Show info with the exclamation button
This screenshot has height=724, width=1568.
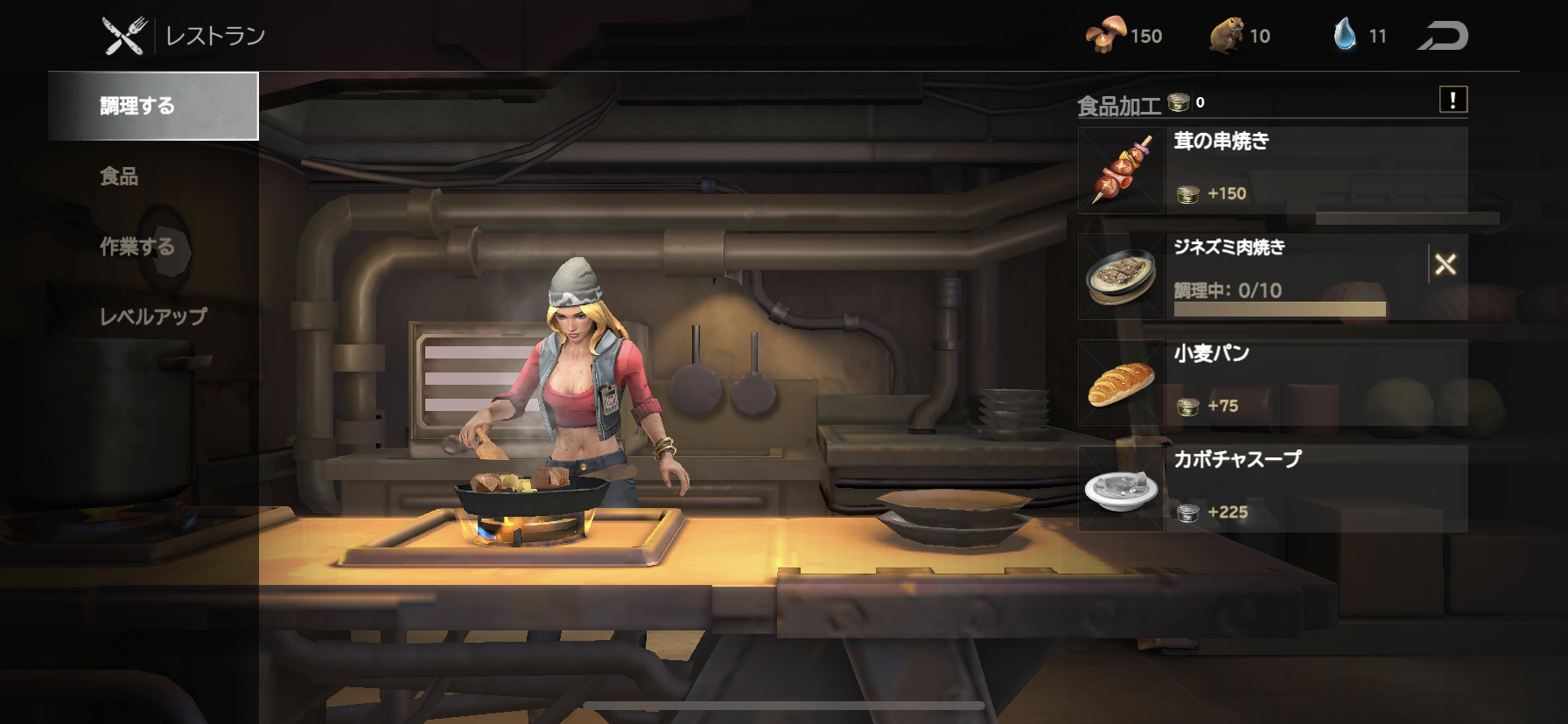1452,100
